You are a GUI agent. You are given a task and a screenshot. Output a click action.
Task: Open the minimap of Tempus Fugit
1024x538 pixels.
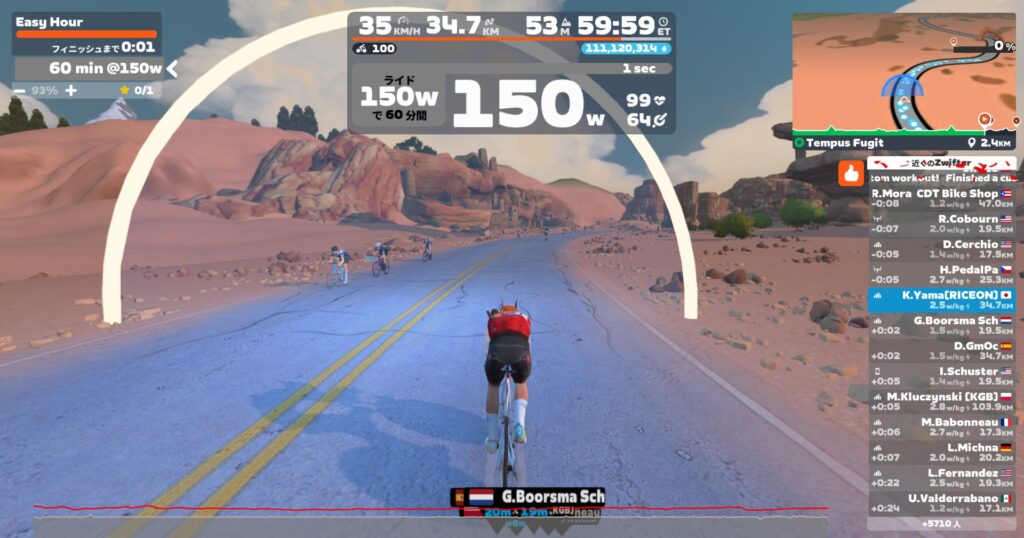(904, 70)
